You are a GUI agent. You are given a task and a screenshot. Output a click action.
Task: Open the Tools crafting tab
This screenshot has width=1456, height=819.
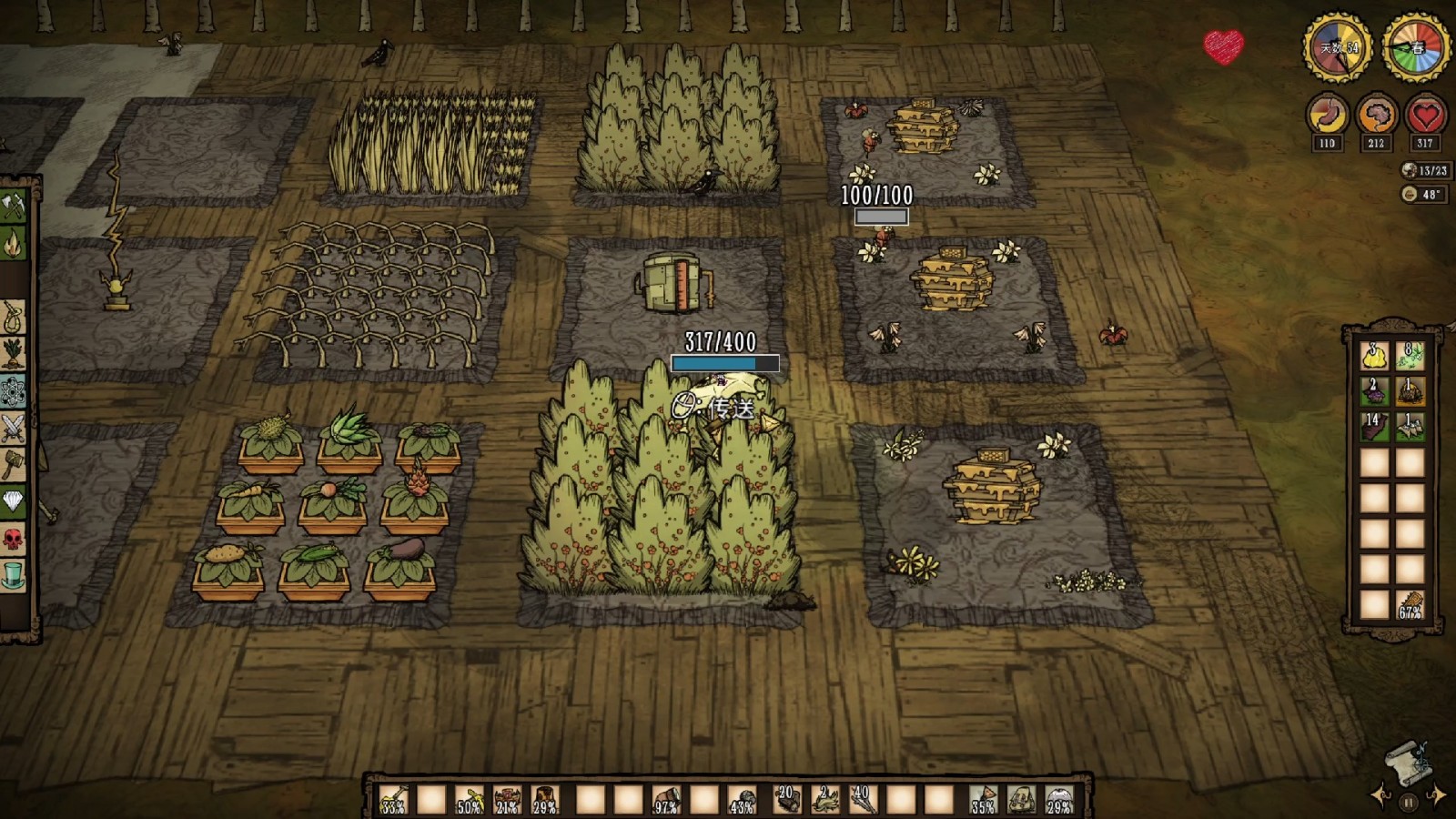click(x=13, y=207)
